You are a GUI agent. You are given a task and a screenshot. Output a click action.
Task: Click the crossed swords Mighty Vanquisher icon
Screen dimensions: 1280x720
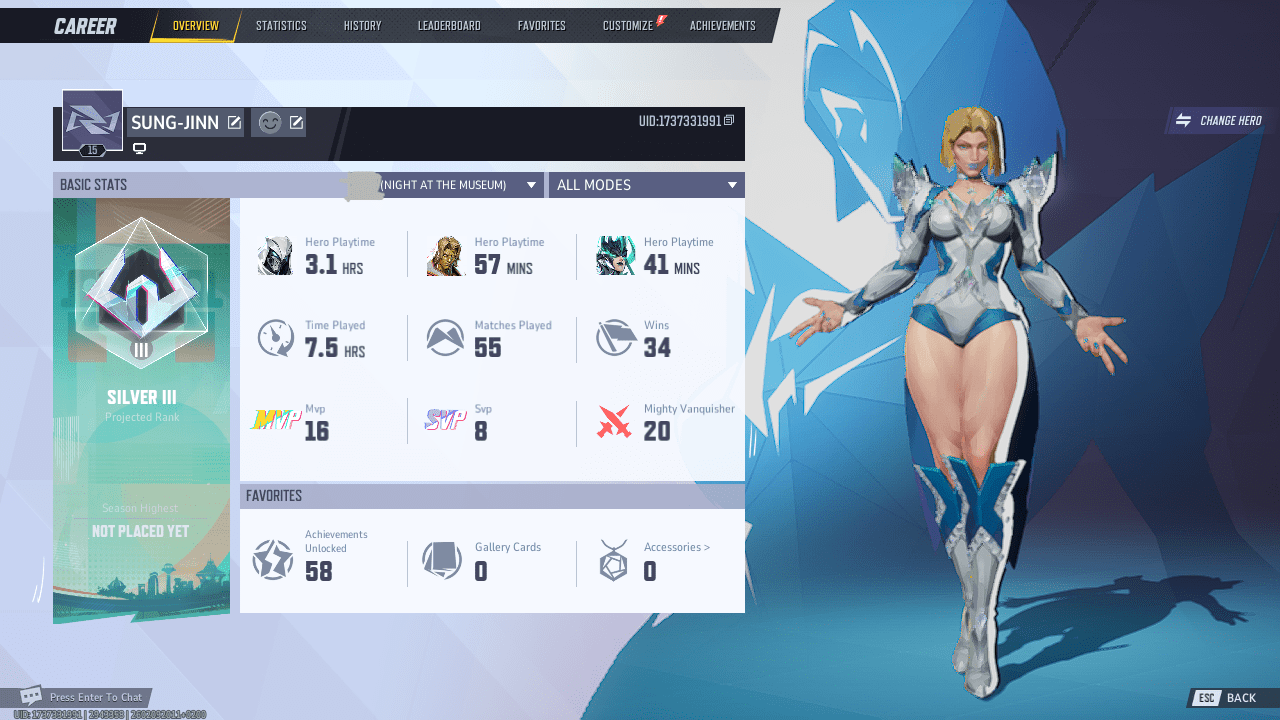point(615,421)
